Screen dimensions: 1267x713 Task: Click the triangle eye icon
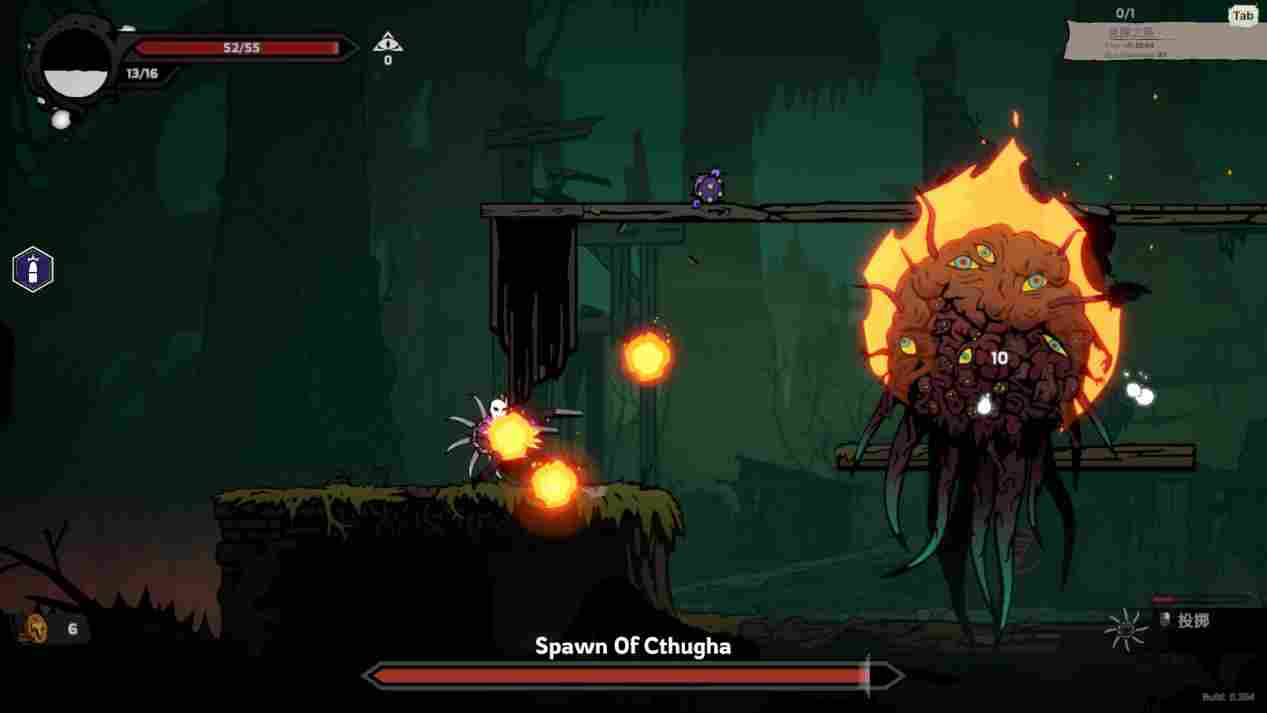click(x=387, y=43)
